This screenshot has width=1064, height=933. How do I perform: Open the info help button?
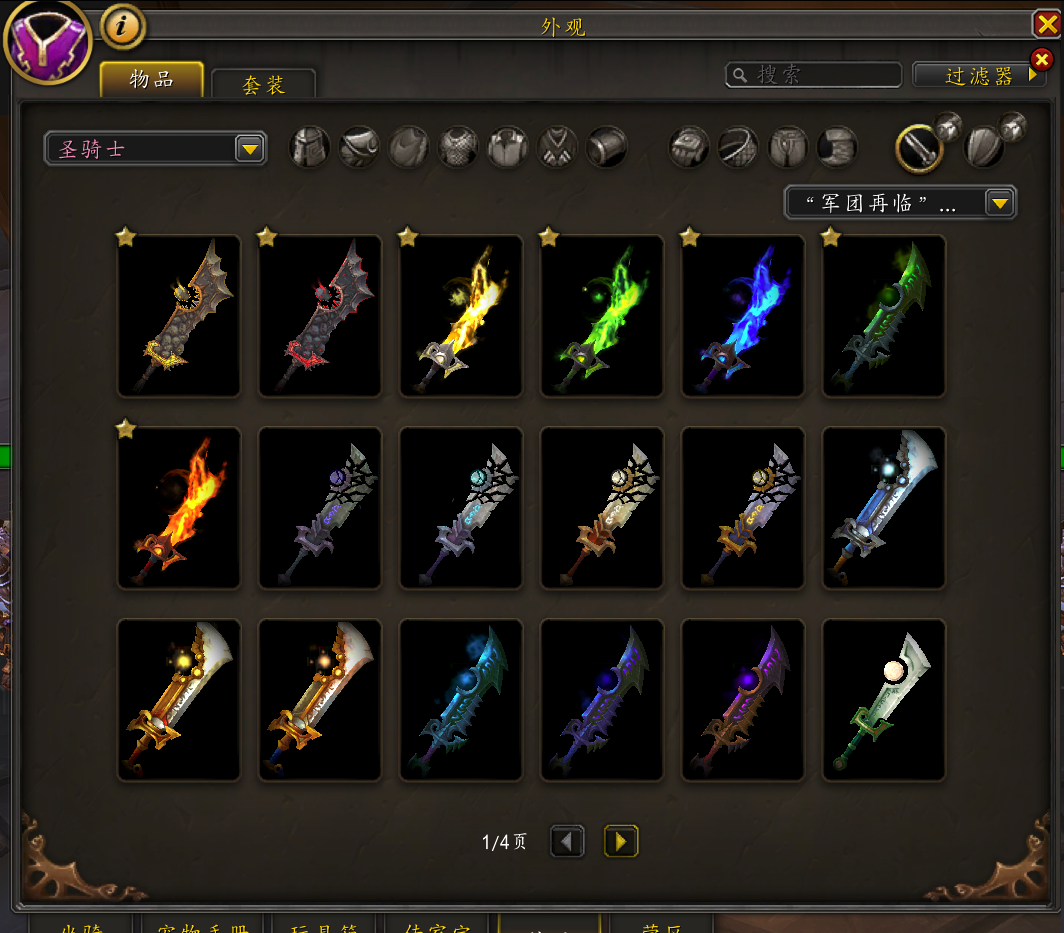[x=123, y=27]
